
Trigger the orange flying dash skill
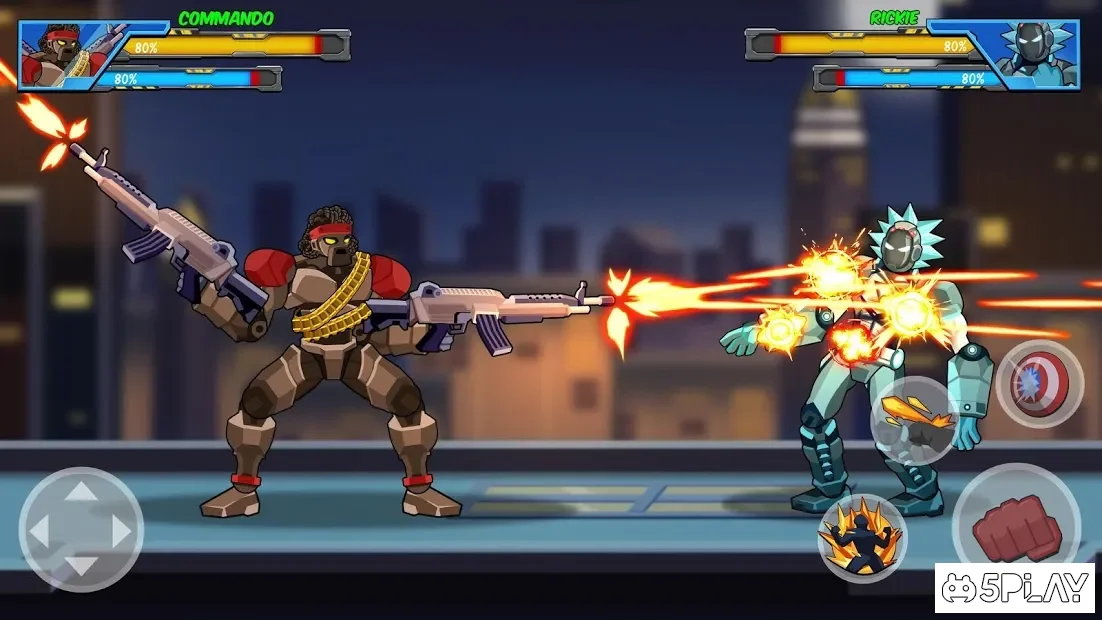click(914, 420)
